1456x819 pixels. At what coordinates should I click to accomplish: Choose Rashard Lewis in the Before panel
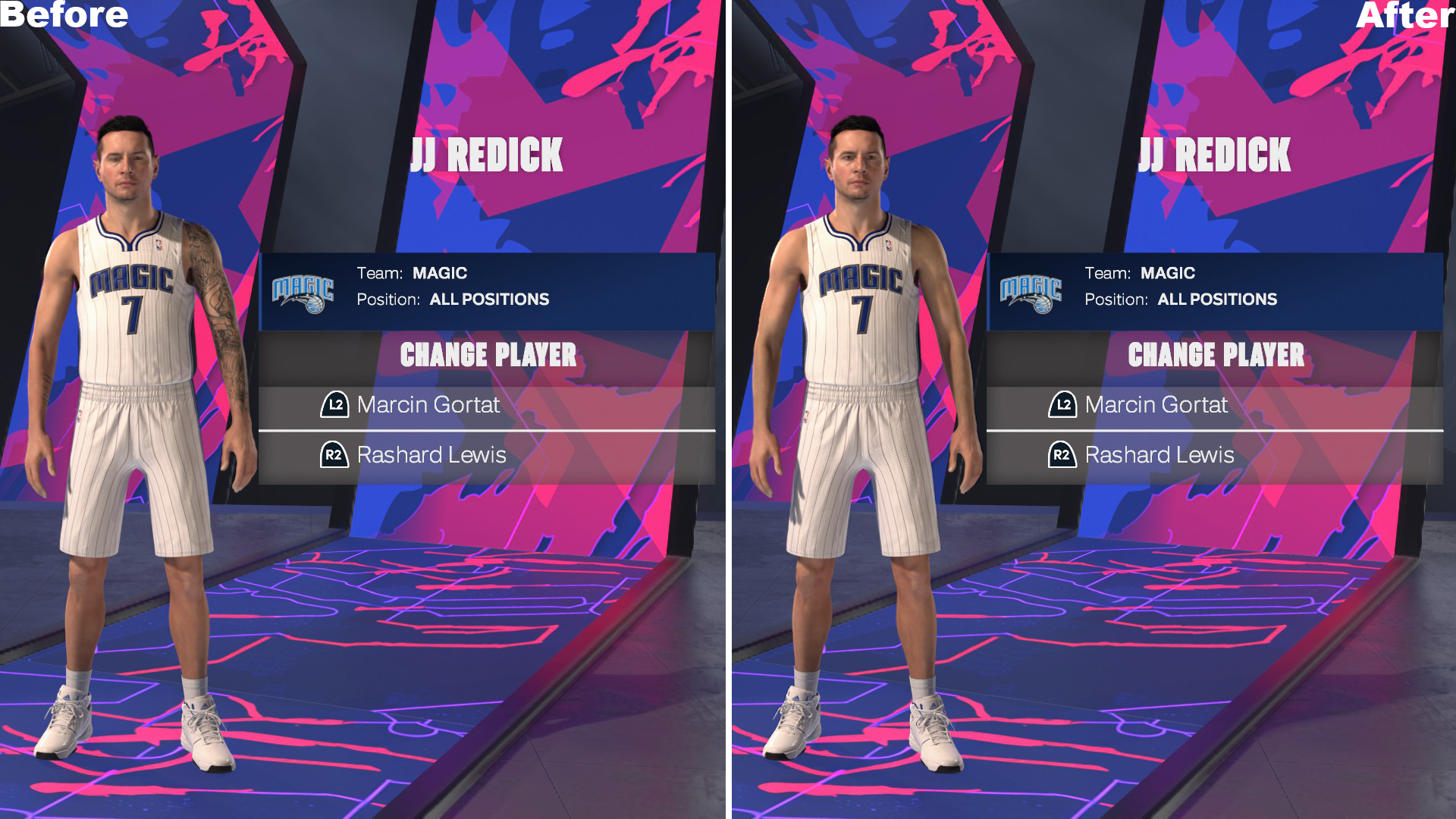tap(431, 455)
